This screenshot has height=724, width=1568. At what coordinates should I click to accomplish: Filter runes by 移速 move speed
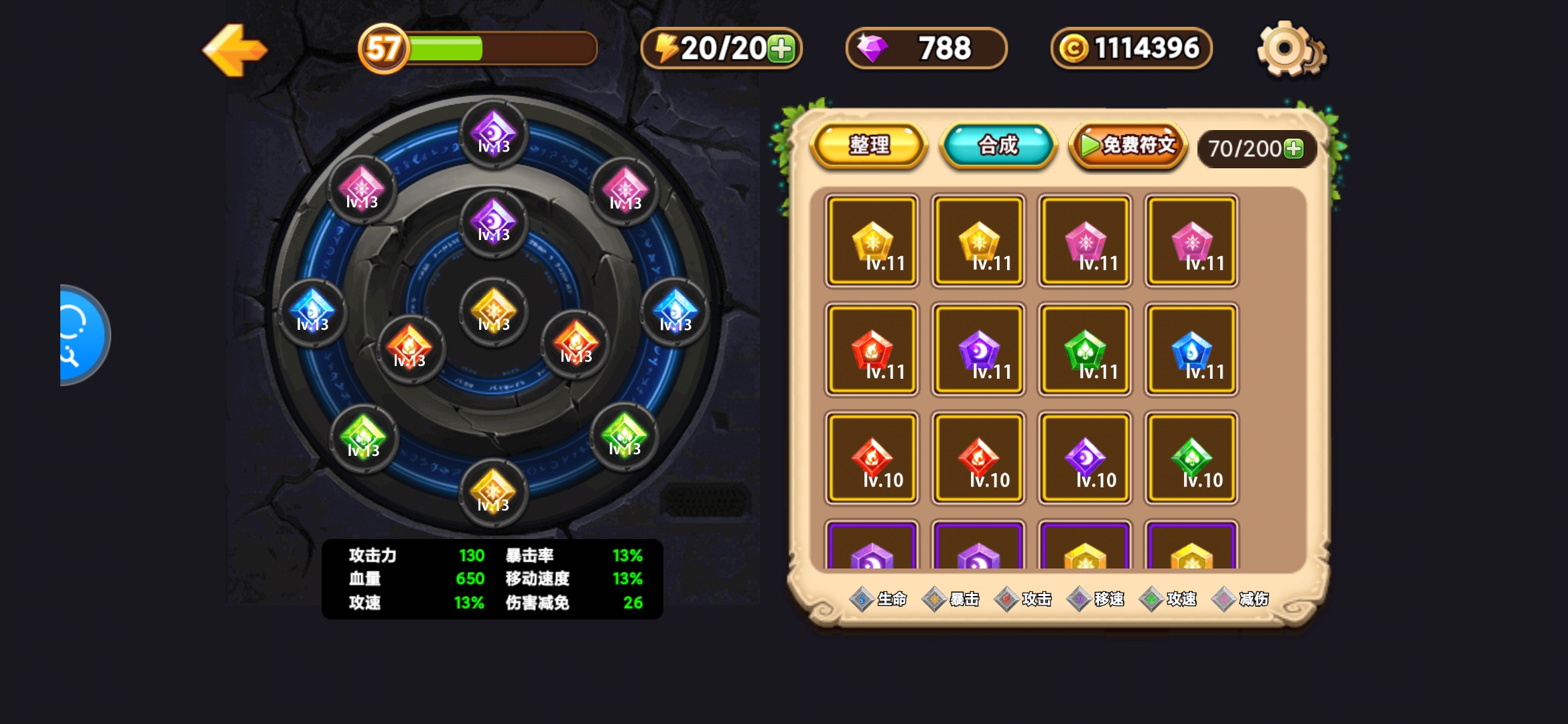1096,599
